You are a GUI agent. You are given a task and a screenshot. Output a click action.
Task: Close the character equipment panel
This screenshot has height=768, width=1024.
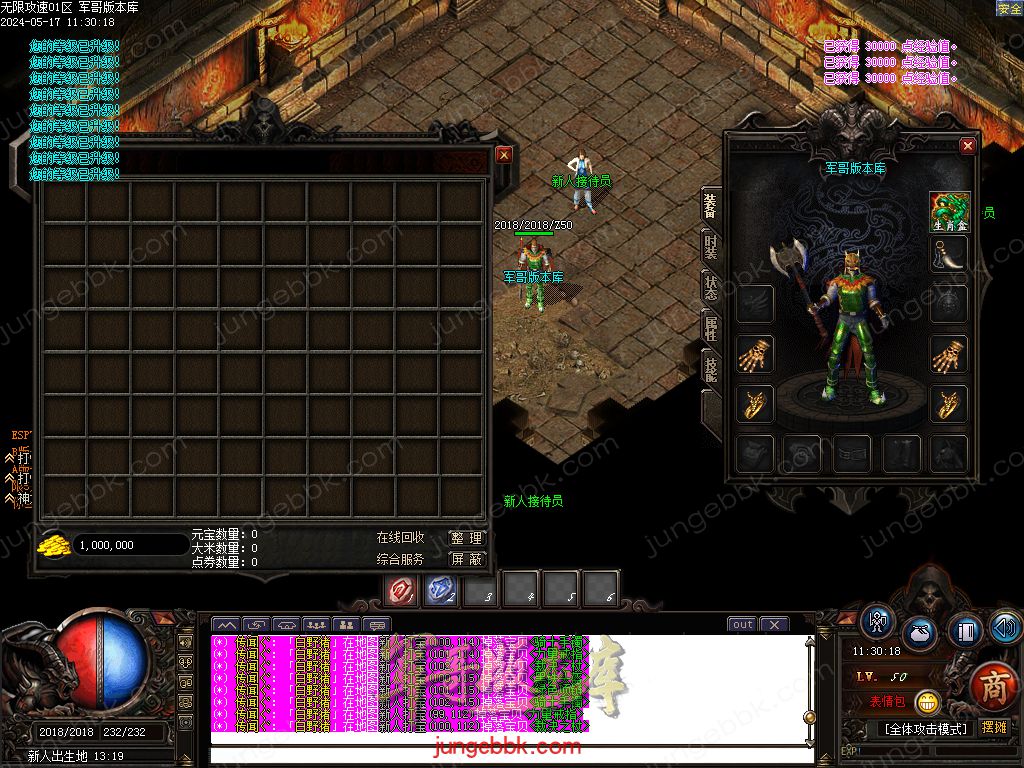coord(967,146)
